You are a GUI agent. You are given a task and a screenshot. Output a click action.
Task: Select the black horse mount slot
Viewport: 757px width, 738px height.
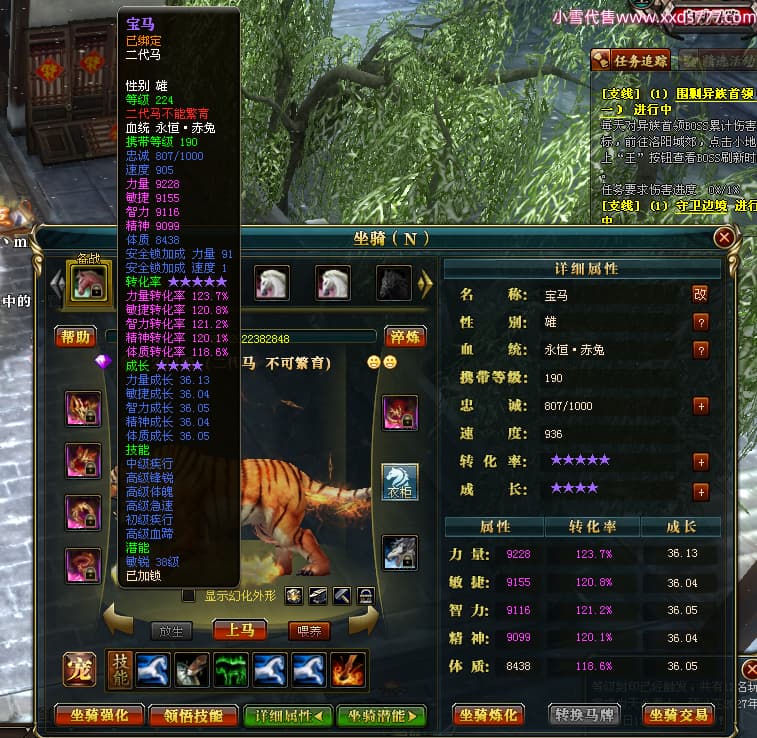[x=393, y=283]
